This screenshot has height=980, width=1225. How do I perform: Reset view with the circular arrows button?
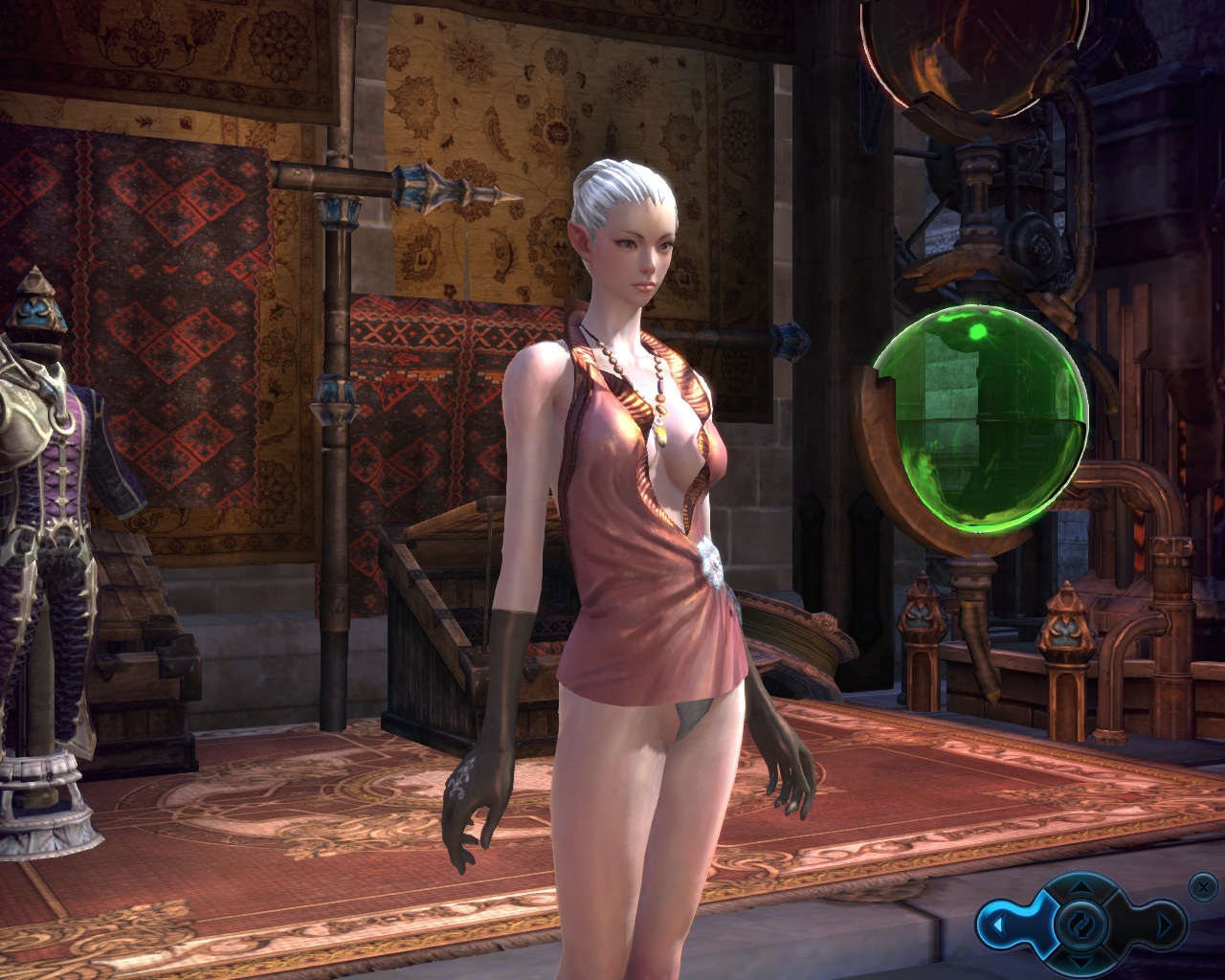click(1080, 924)
